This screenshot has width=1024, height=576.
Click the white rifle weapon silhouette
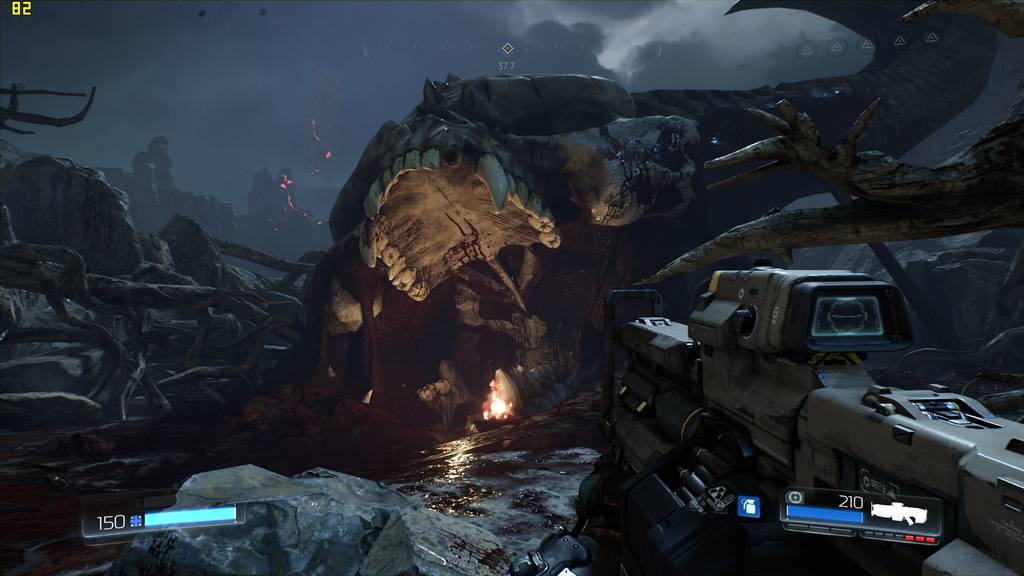pyautogui.click(x=904, y=510)
